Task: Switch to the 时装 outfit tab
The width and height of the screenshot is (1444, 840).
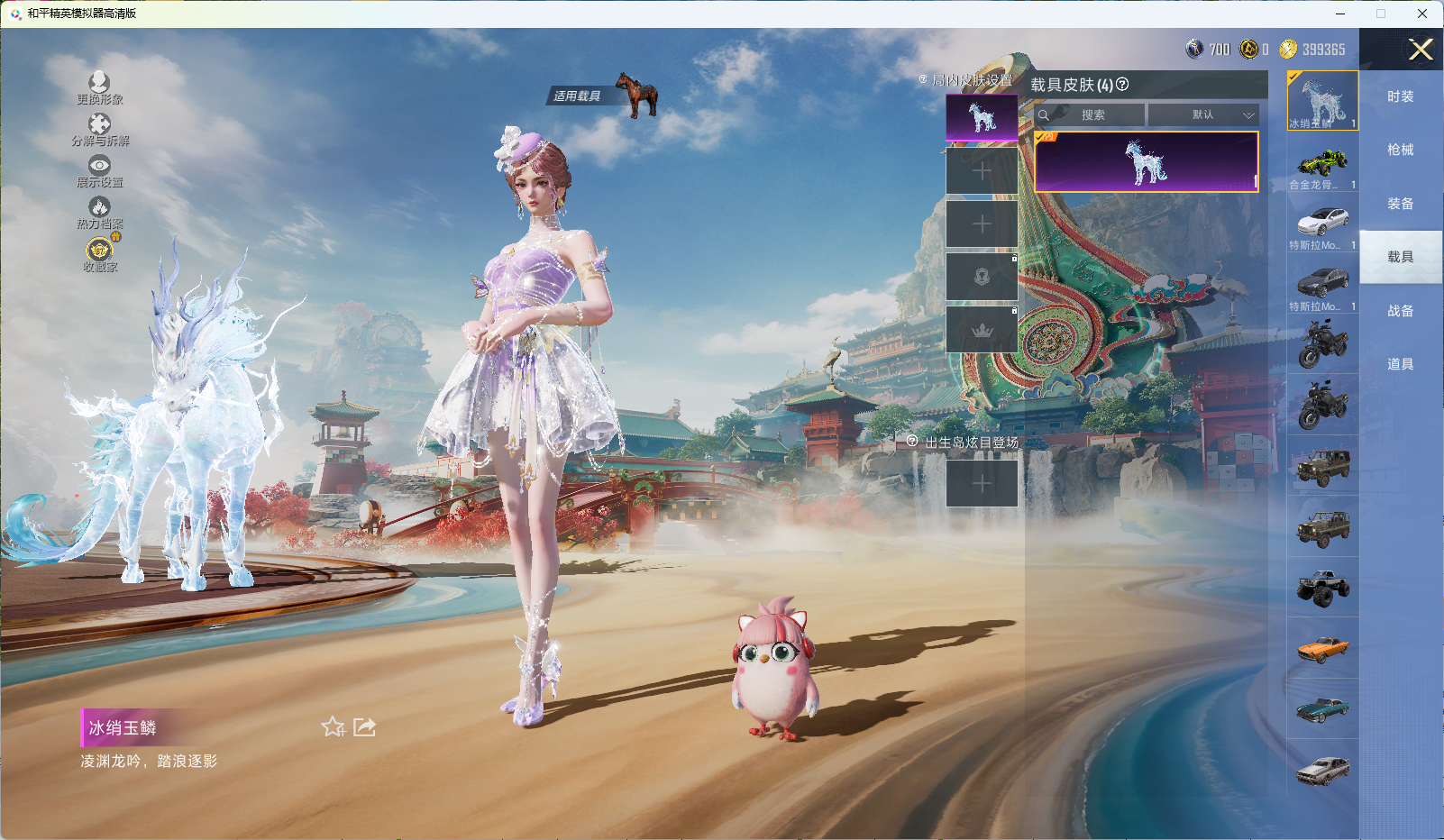Action: point(1400,96)
